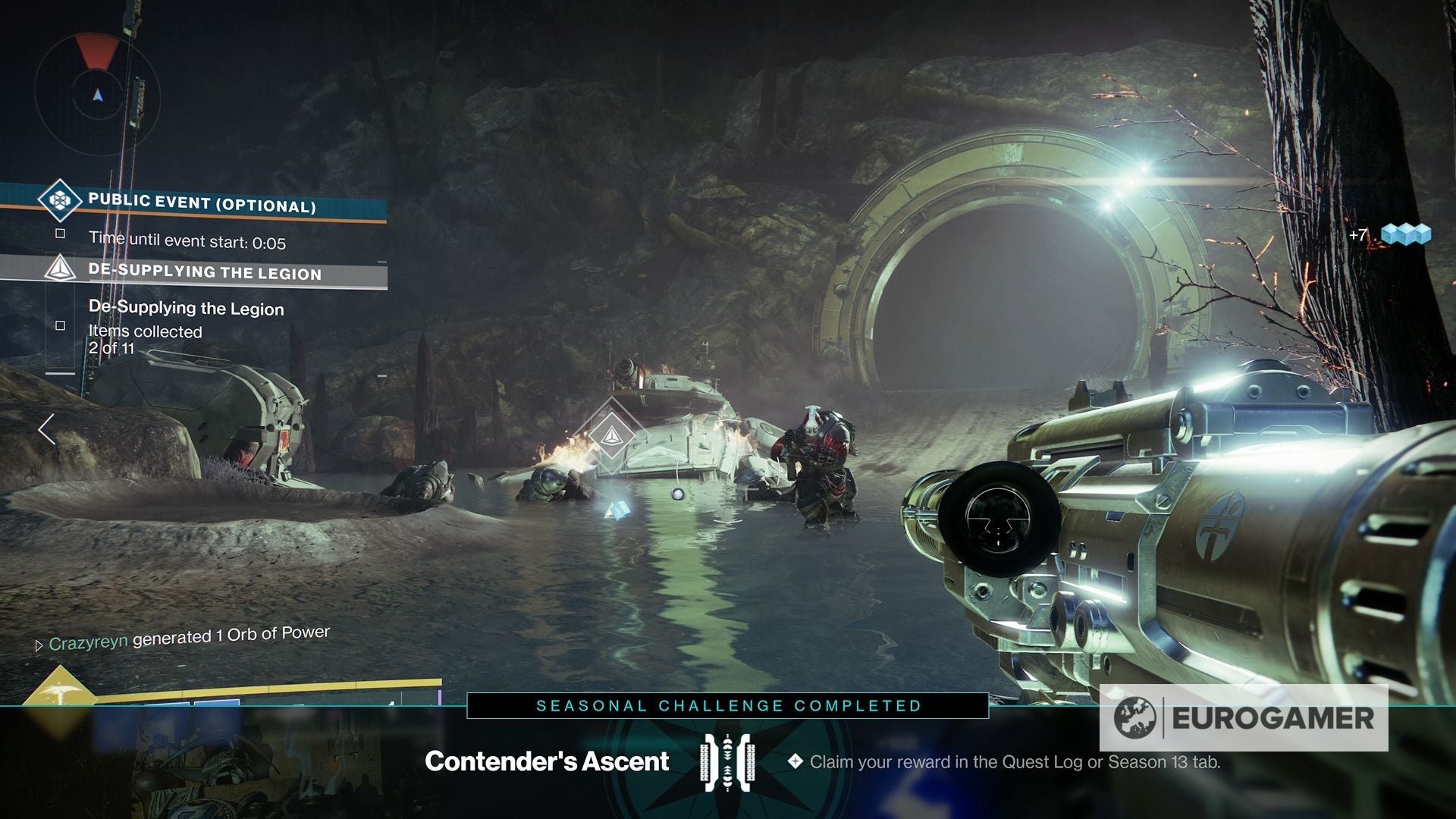Click the back chevron on the left edge
Viewport: 1456px width, 819px height.
tap(48, 428)
